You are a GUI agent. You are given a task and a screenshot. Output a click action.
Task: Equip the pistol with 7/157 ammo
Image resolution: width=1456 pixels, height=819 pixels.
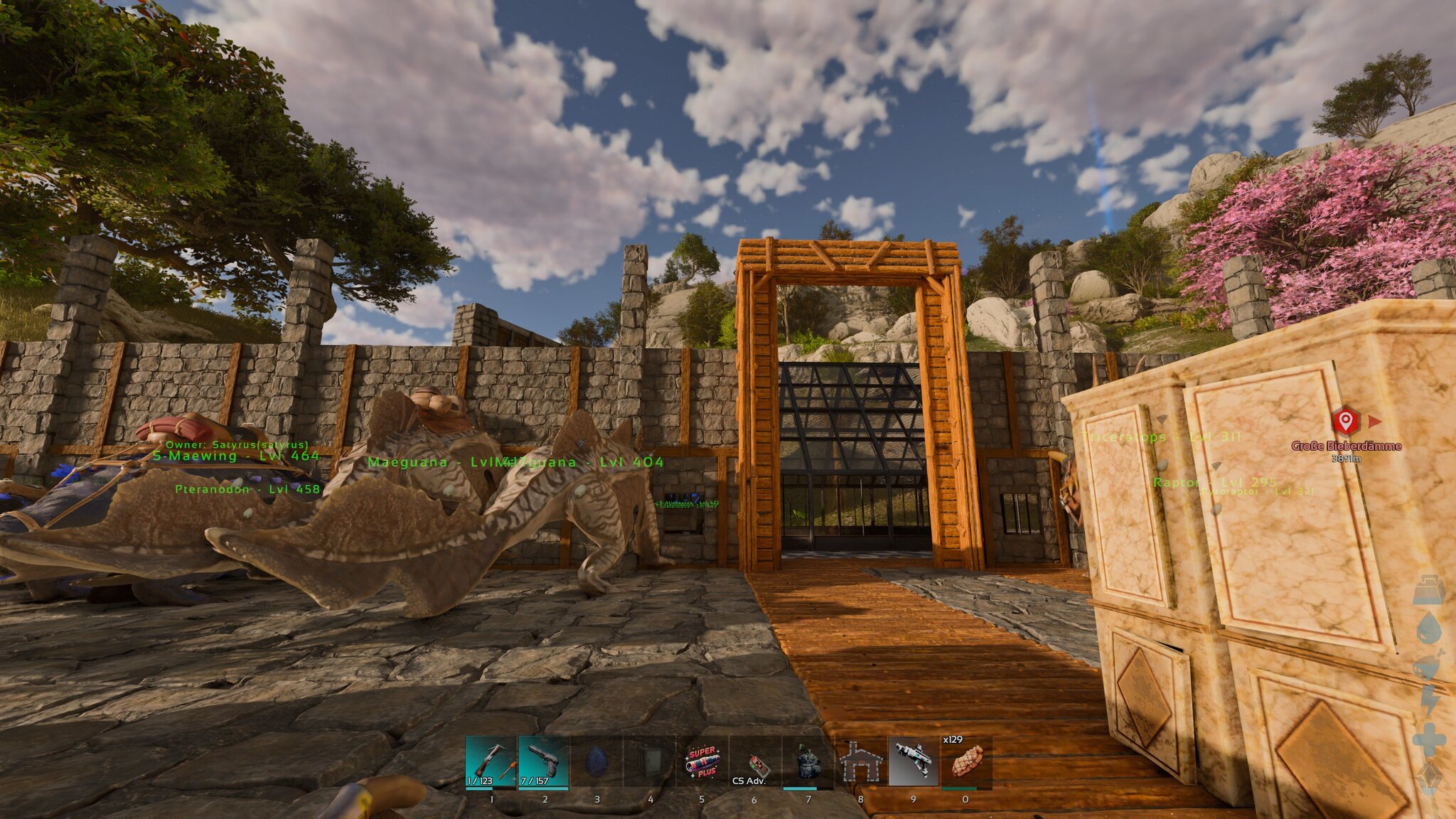click(543, 761)
